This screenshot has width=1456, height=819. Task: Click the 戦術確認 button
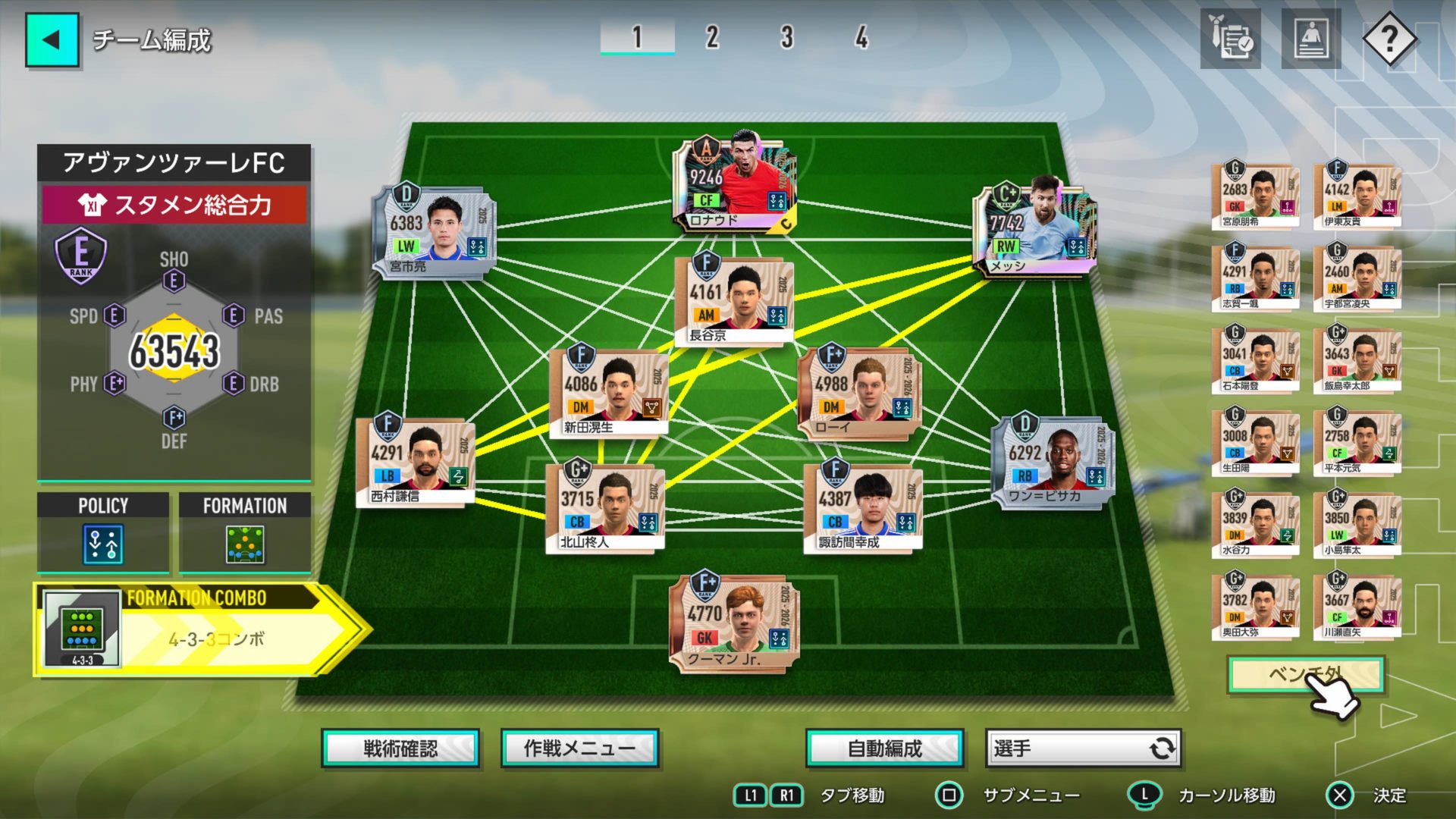click(400, 748)
